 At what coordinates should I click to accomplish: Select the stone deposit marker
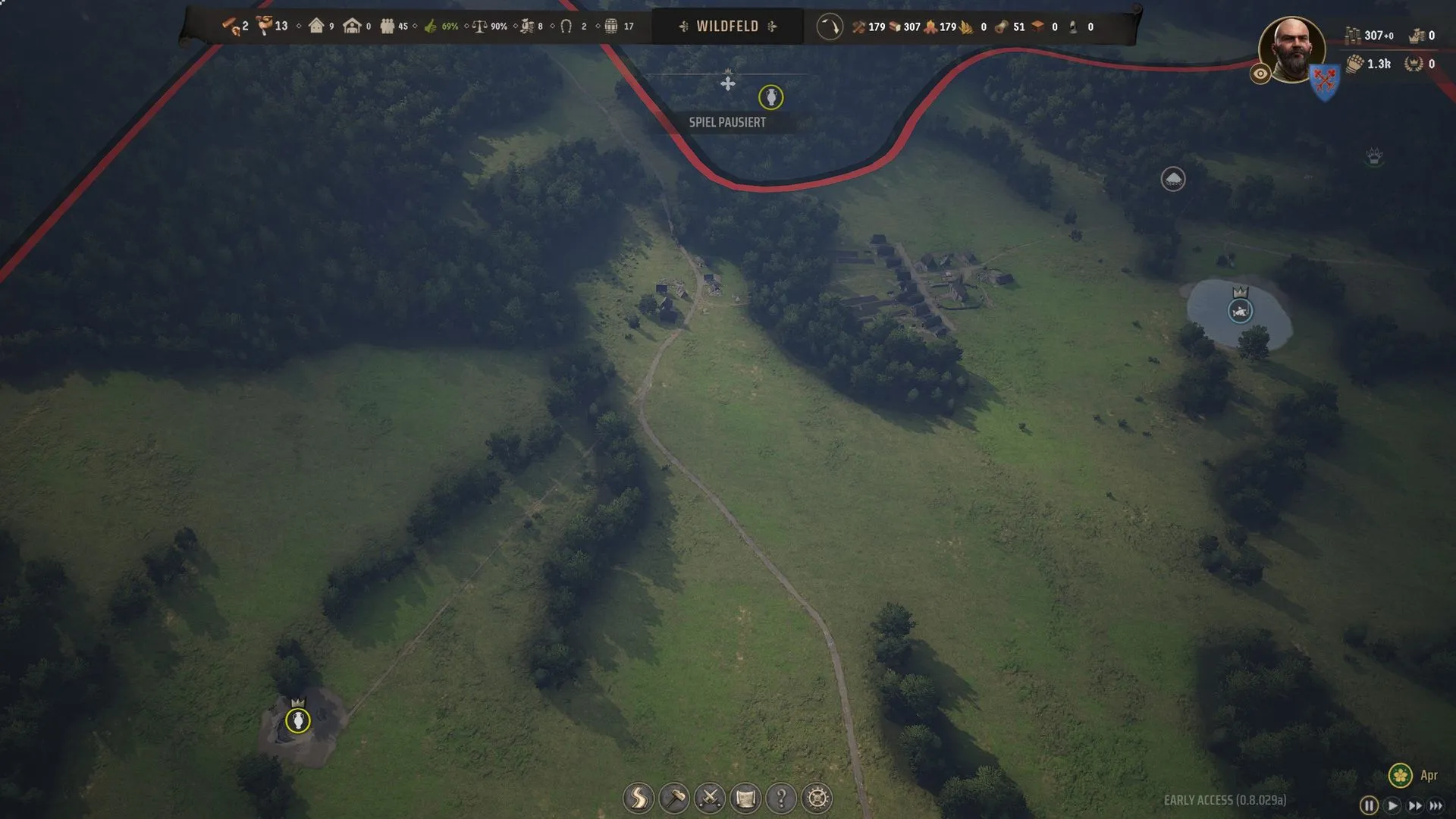(1173, 179)
